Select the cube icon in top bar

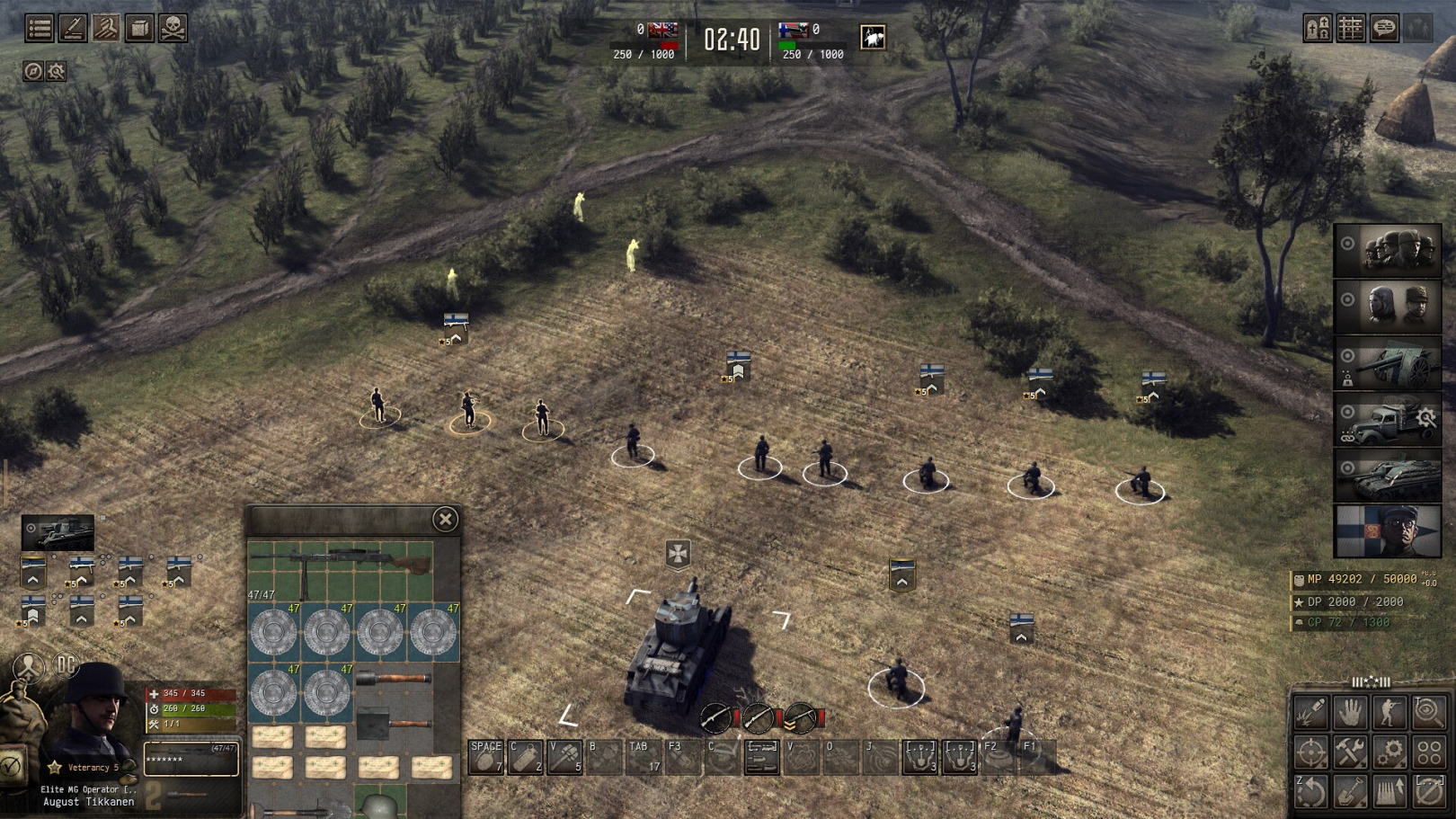(139, 28)
